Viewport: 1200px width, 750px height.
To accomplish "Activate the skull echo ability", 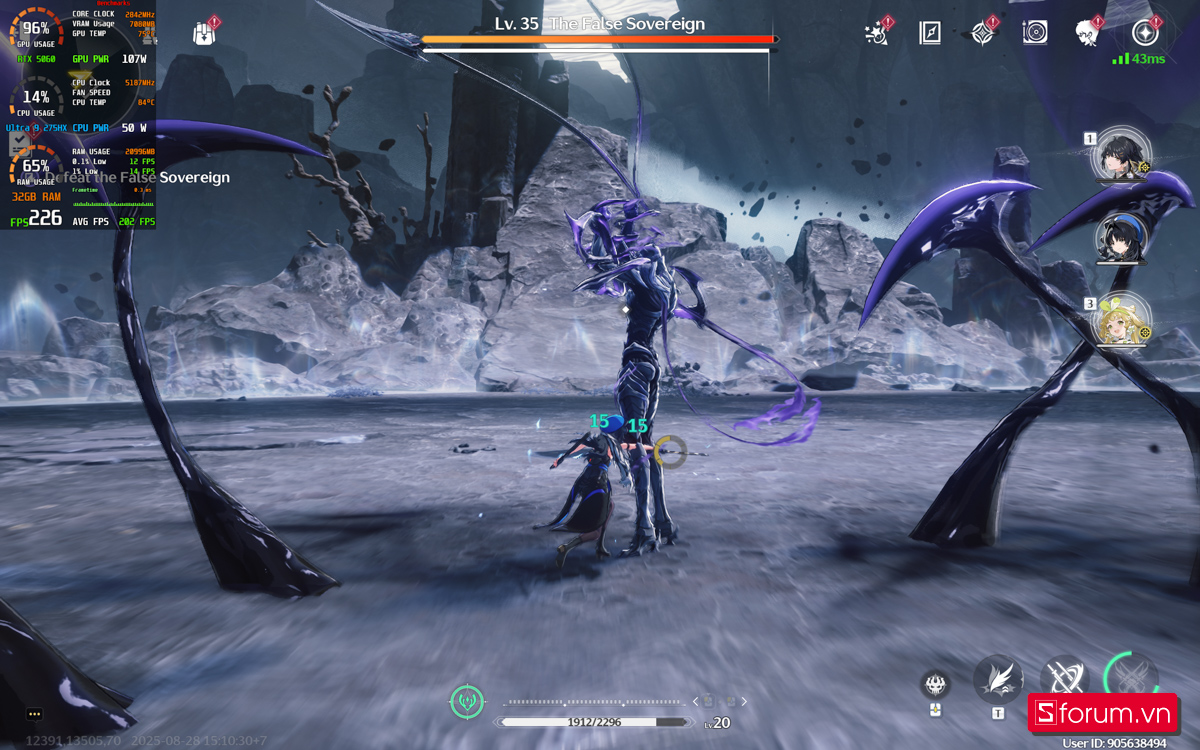I will click(935, 685).
